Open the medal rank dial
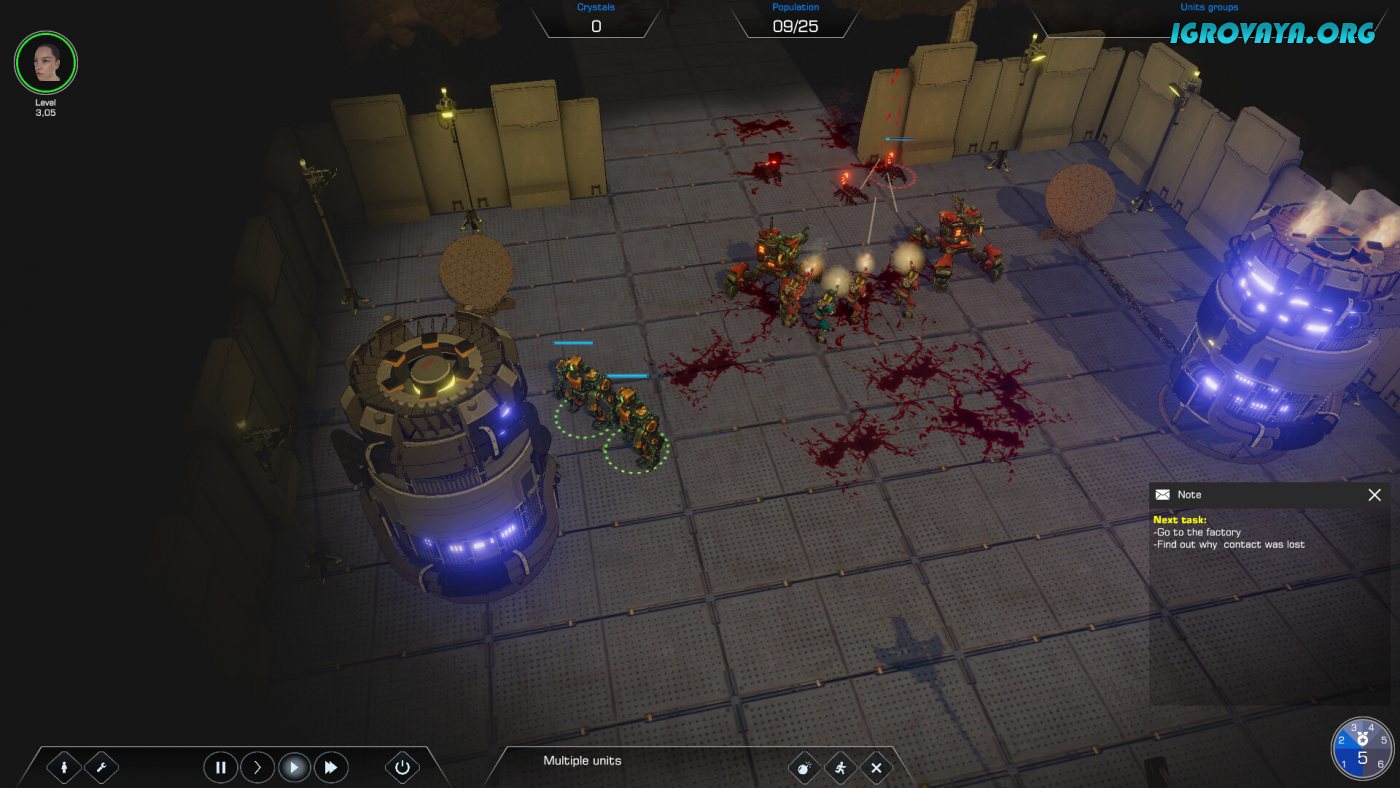 click(1362, 748)
